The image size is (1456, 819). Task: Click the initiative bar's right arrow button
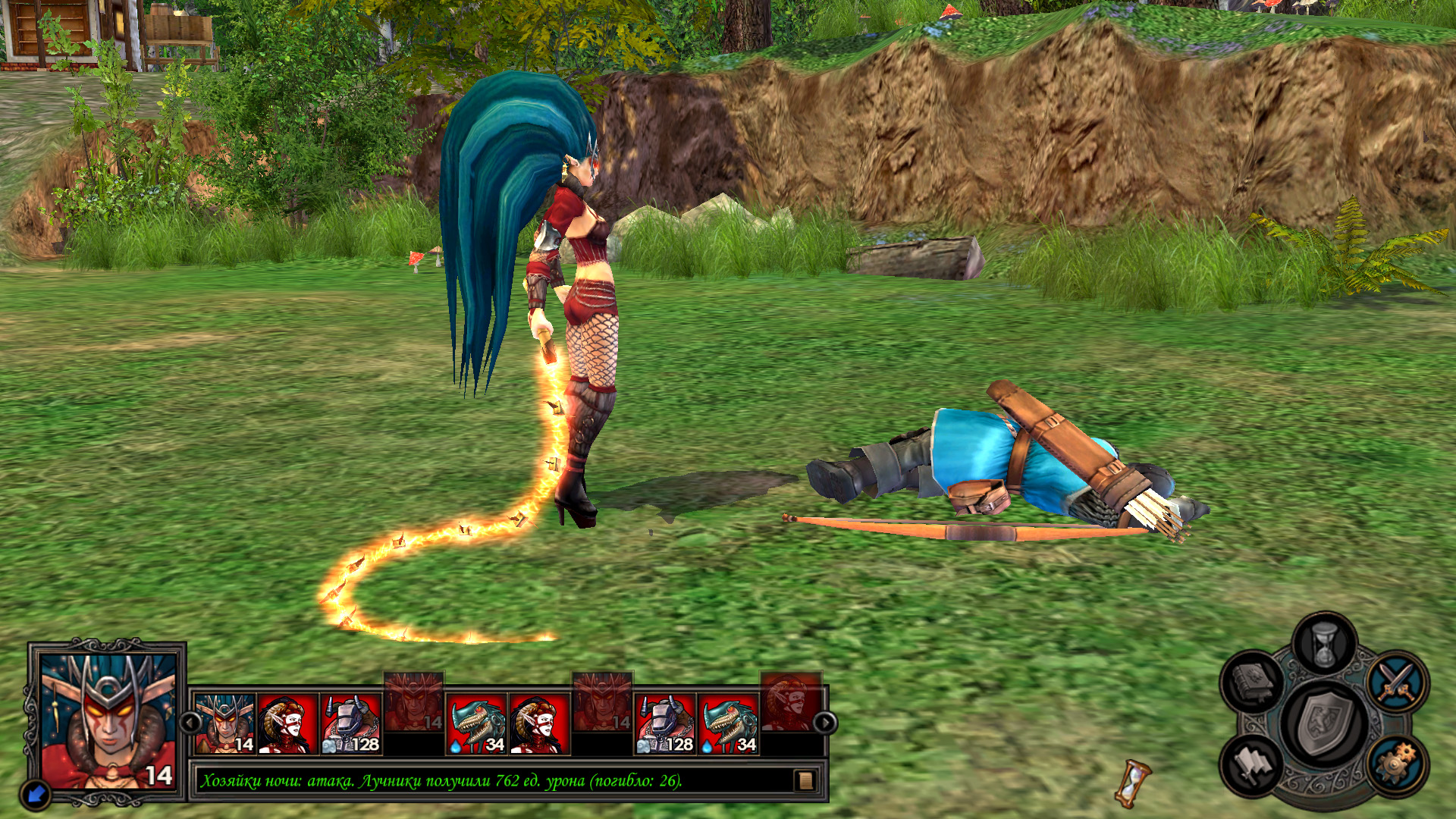tap(825, 723)
